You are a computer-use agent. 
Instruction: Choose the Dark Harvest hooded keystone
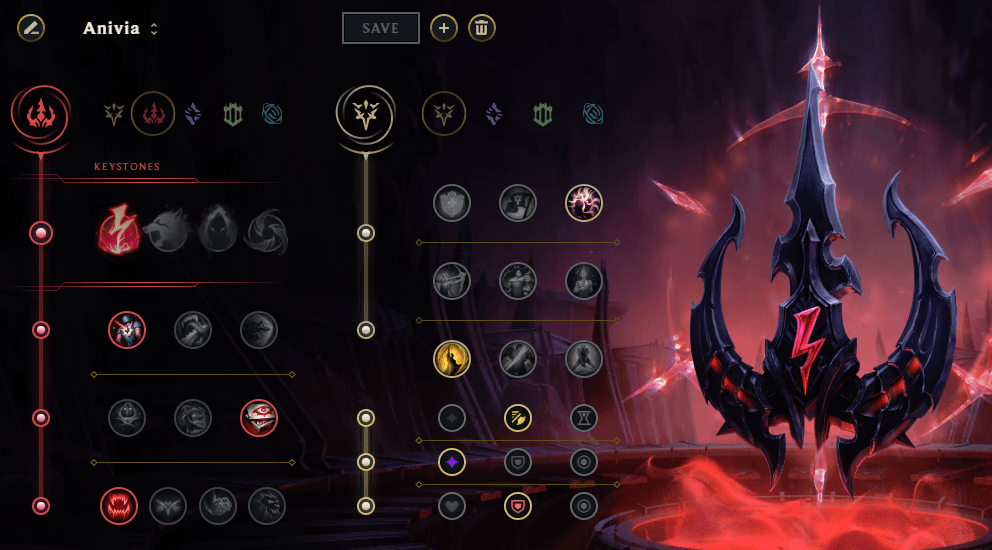pos(215,233)
